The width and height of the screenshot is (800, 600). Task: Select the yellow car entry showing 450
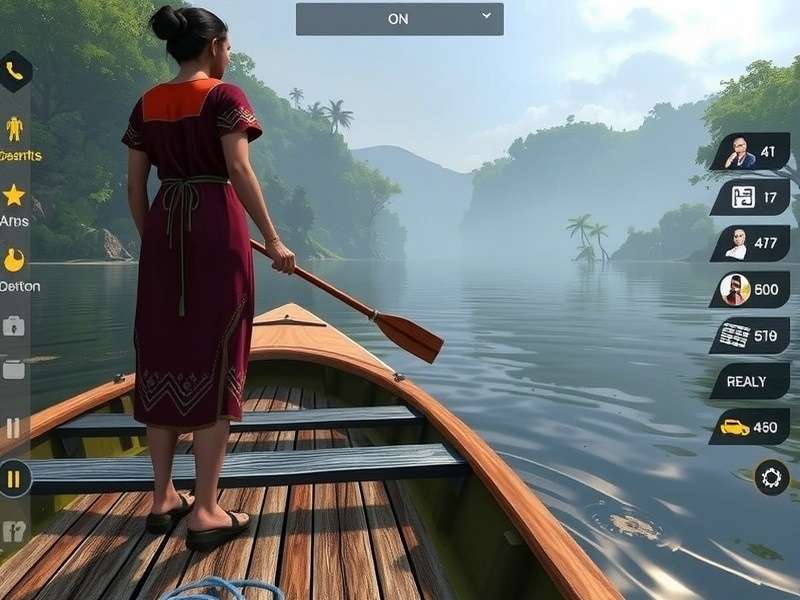pos(751,427)
